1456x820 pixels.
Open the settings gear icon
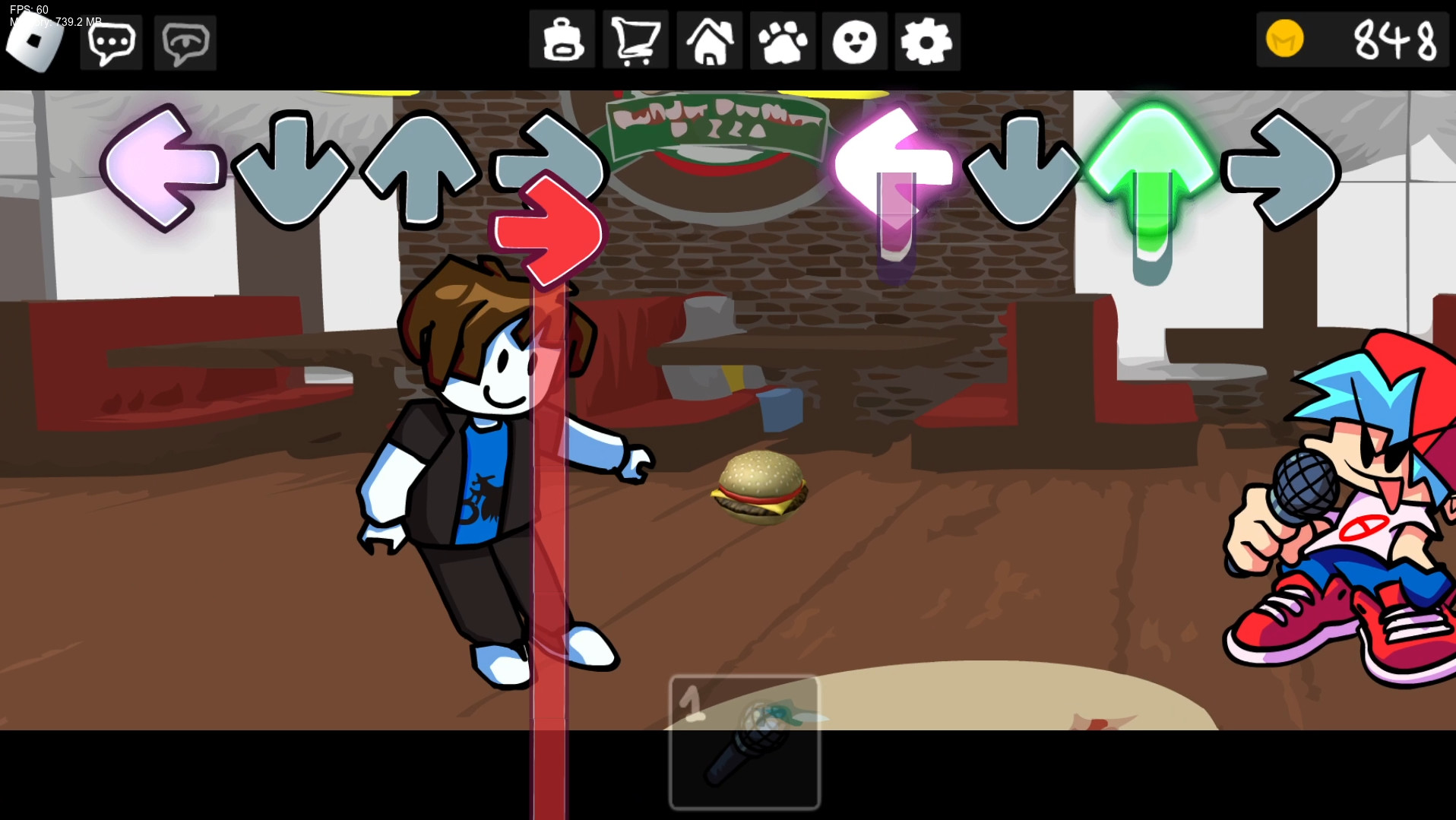click(927, 42)
